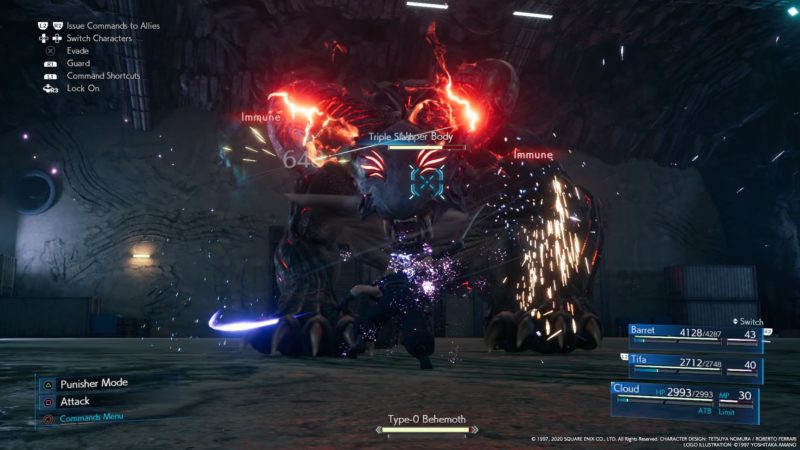Switch to Tifa in the party list
The height and width of the screenshot is (450, 800).
click(693, 365)
